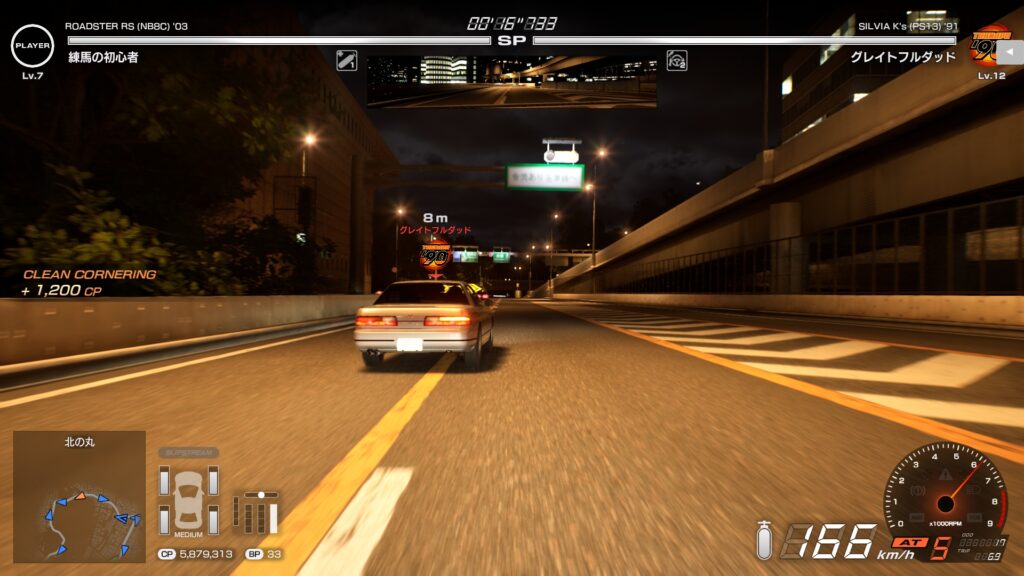Select the rival's orange team emblem
The image size is (1024, 576).
point(990,45)
